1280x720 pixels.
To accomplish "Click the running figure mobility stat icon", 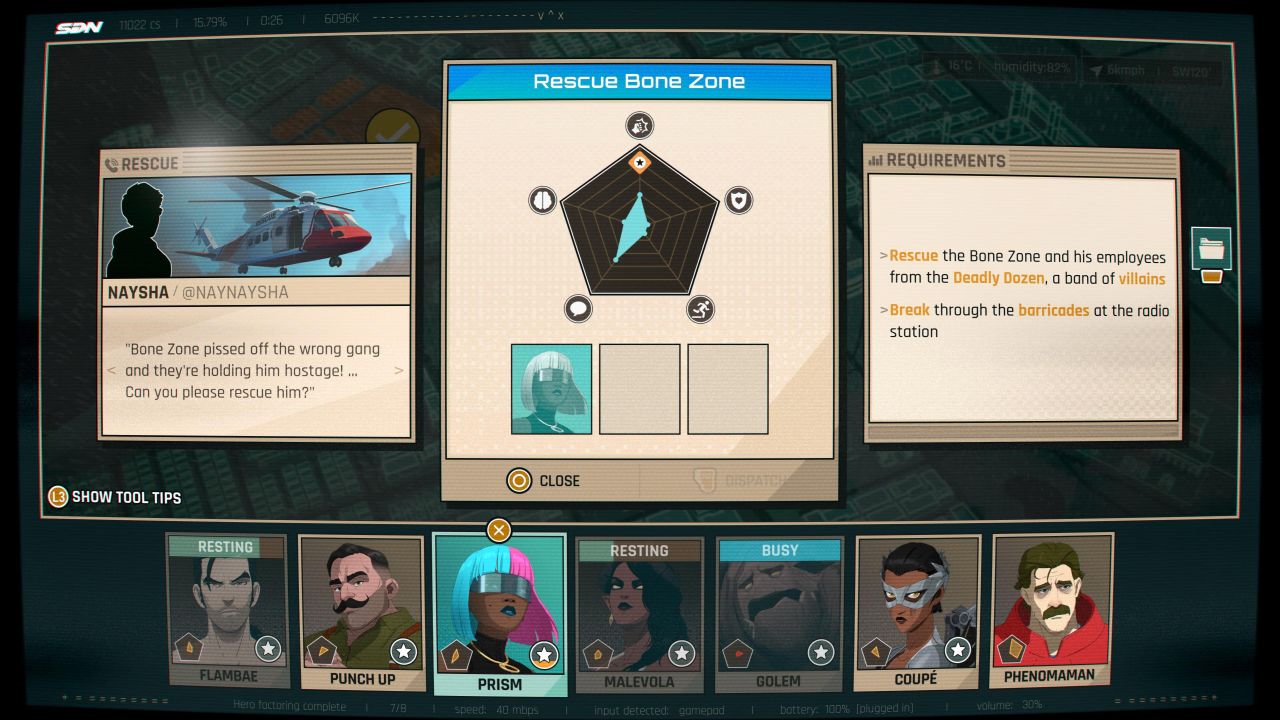I will (700, 308).
